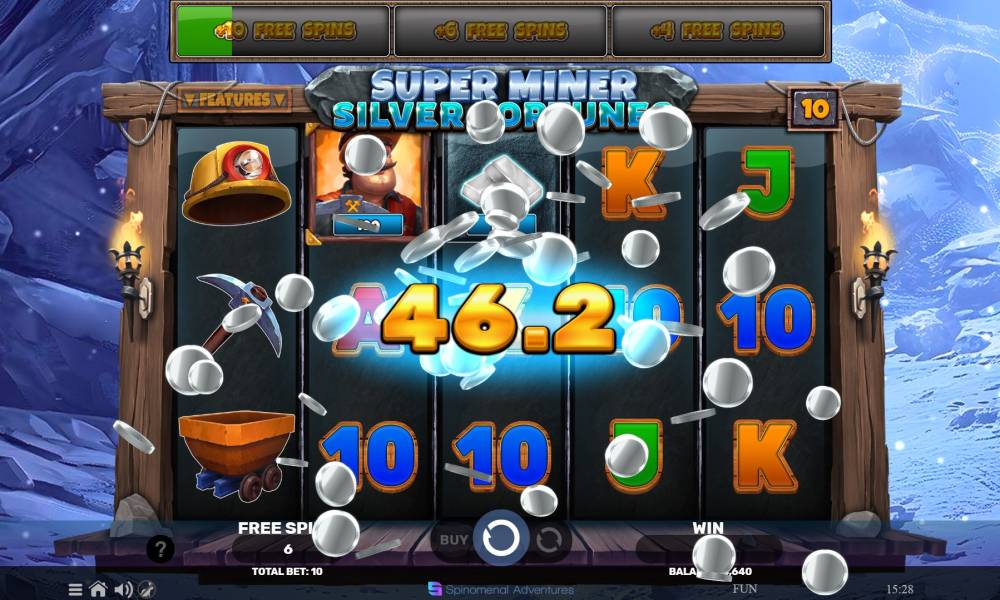Screen dimensions: 1000x600
Task: Click the Spinomenal Adventures logo
Action: 500,589
